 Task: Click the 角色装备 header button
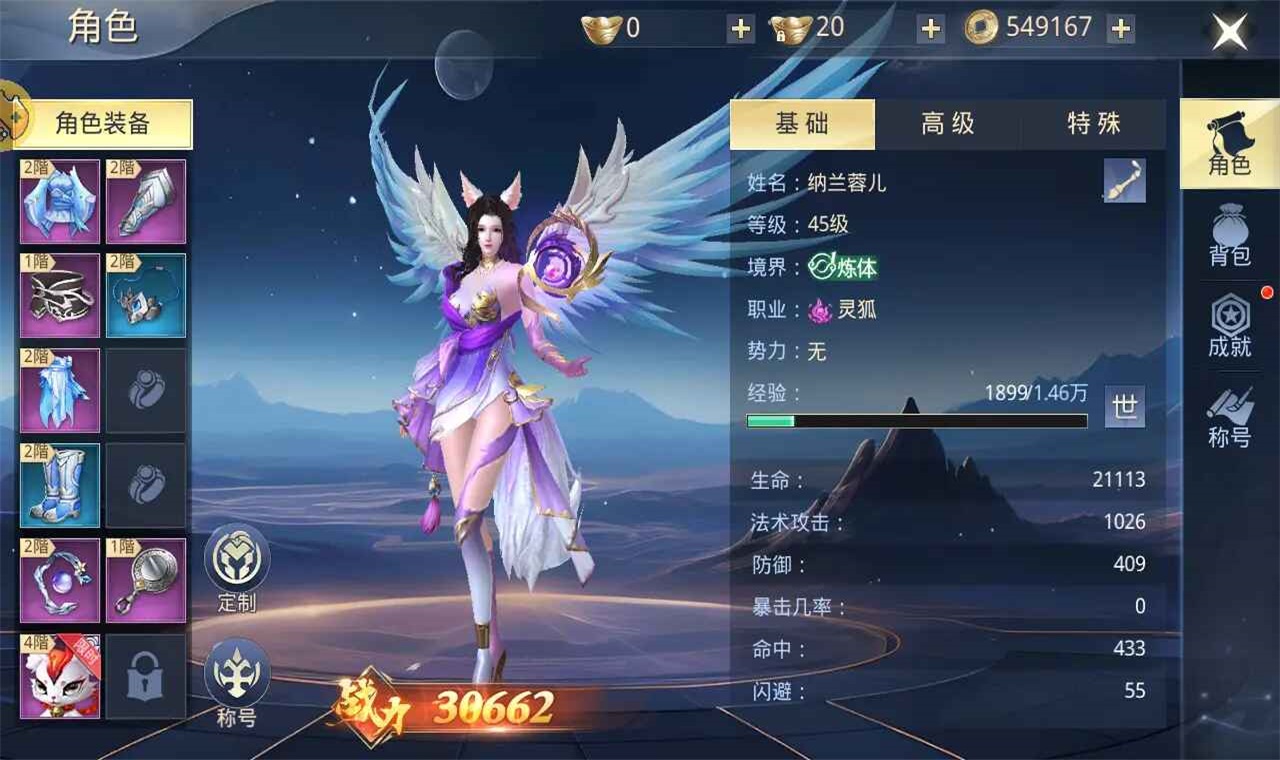103,124
